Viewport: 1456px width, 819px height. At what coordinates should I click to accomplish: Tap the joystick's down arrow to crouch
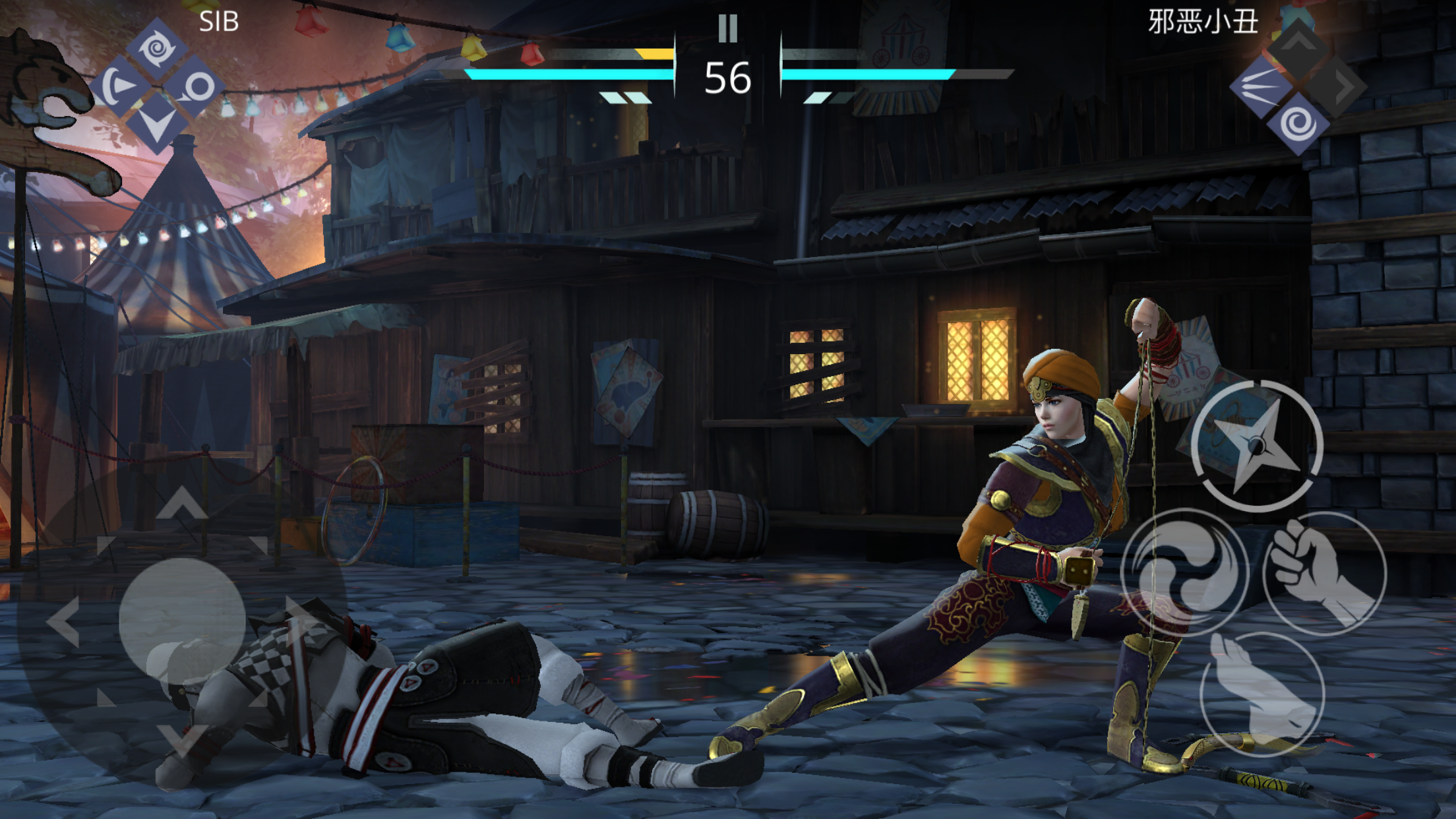tap(182, 739)
